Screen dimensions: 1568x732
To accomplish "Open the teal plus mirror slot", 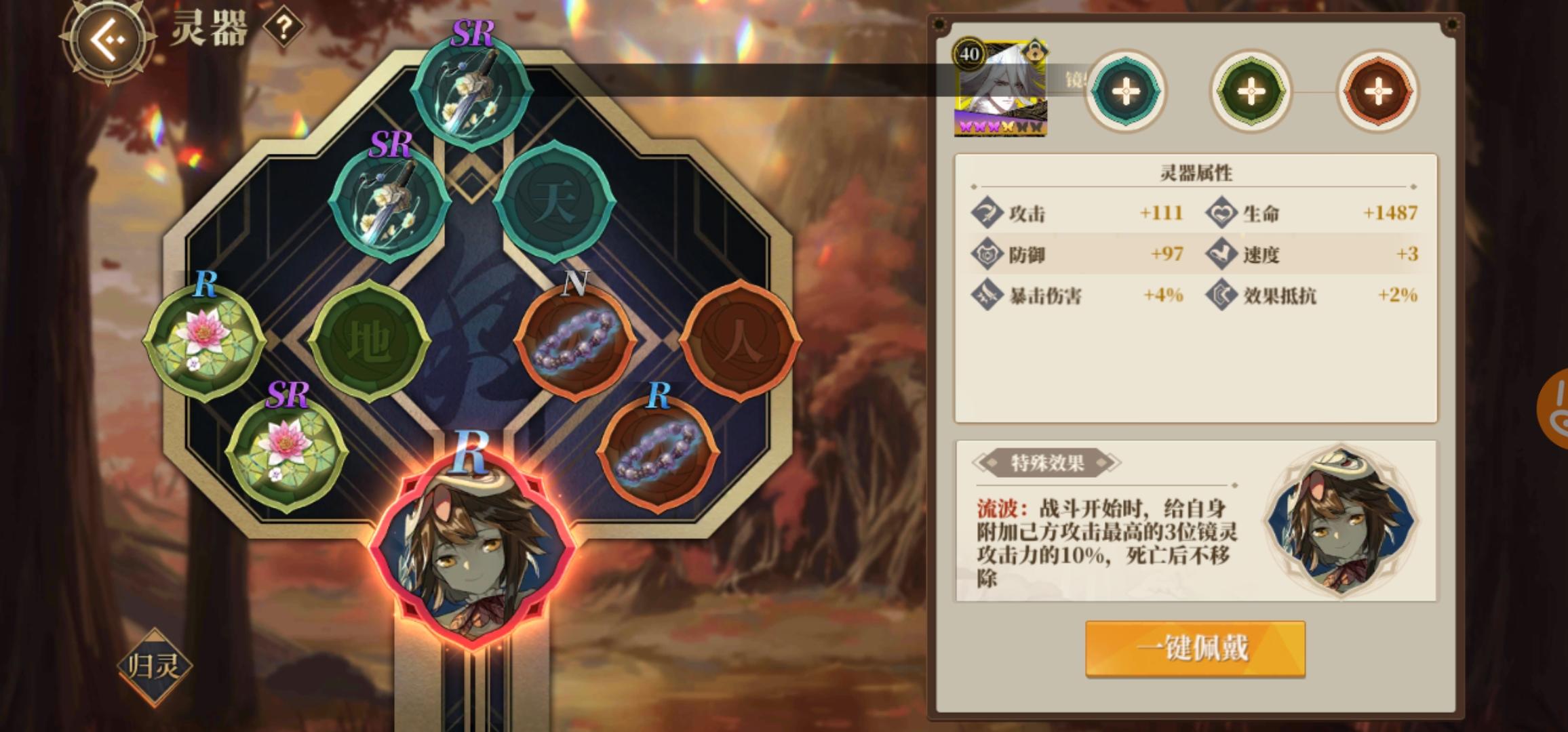I will (x=1124, y=90).
